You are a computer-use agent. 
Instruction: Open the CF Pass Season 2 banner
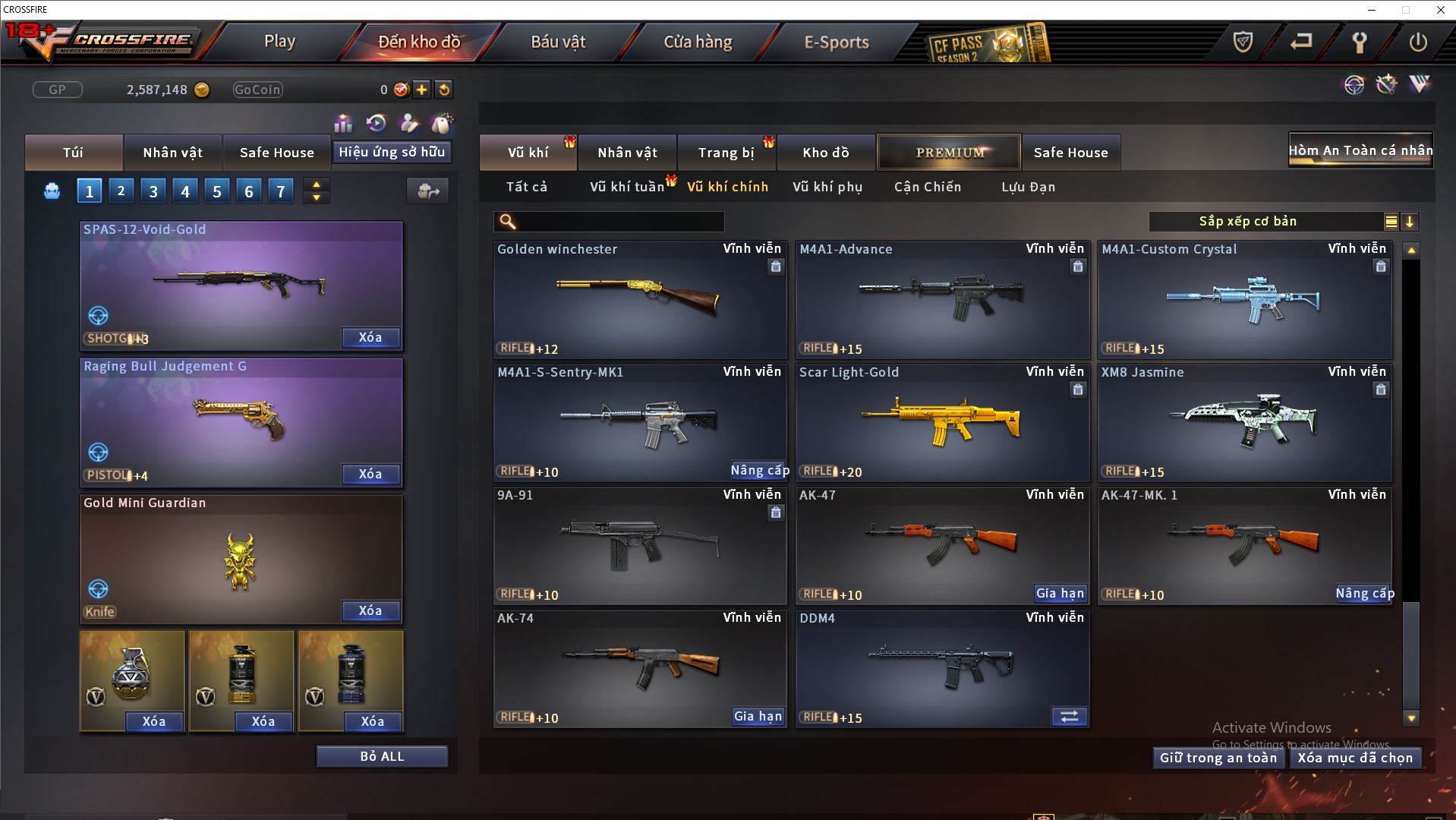(988, 45)
